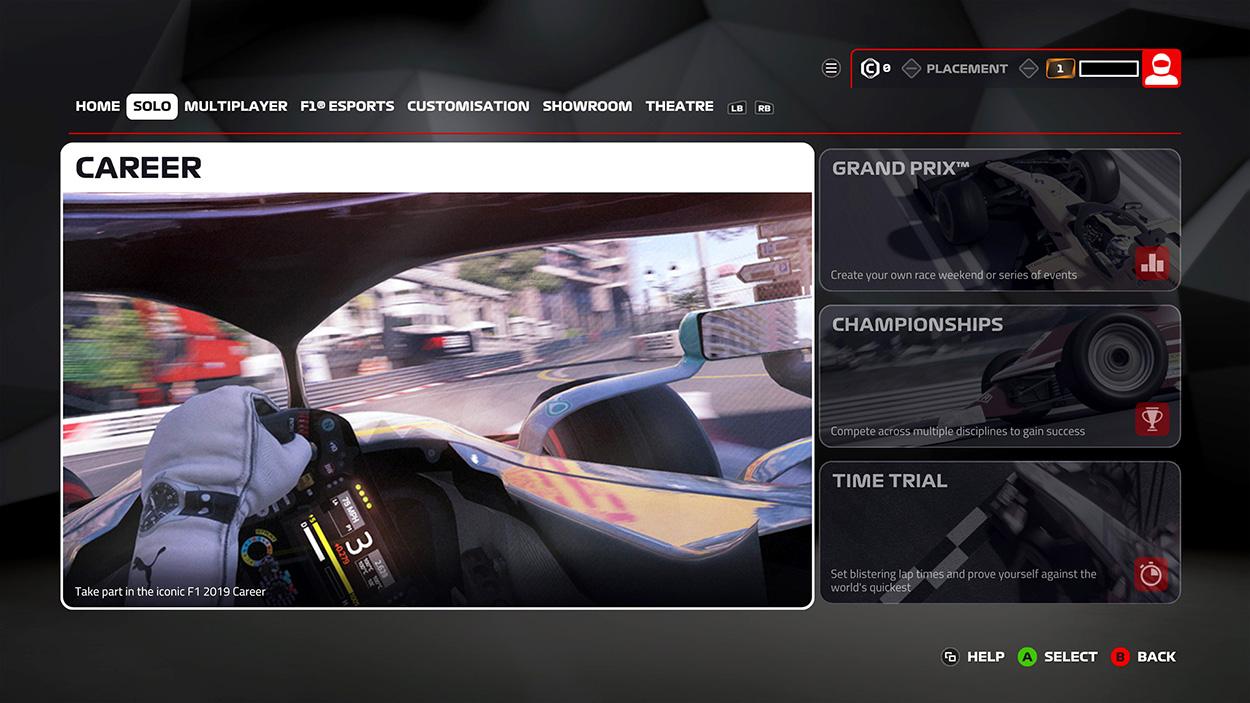The width and height of the screenshot is (1250, 703).
Task: Switch to the SHOWROOM tab
Action: pyautogui.click(x=587, y=106)
